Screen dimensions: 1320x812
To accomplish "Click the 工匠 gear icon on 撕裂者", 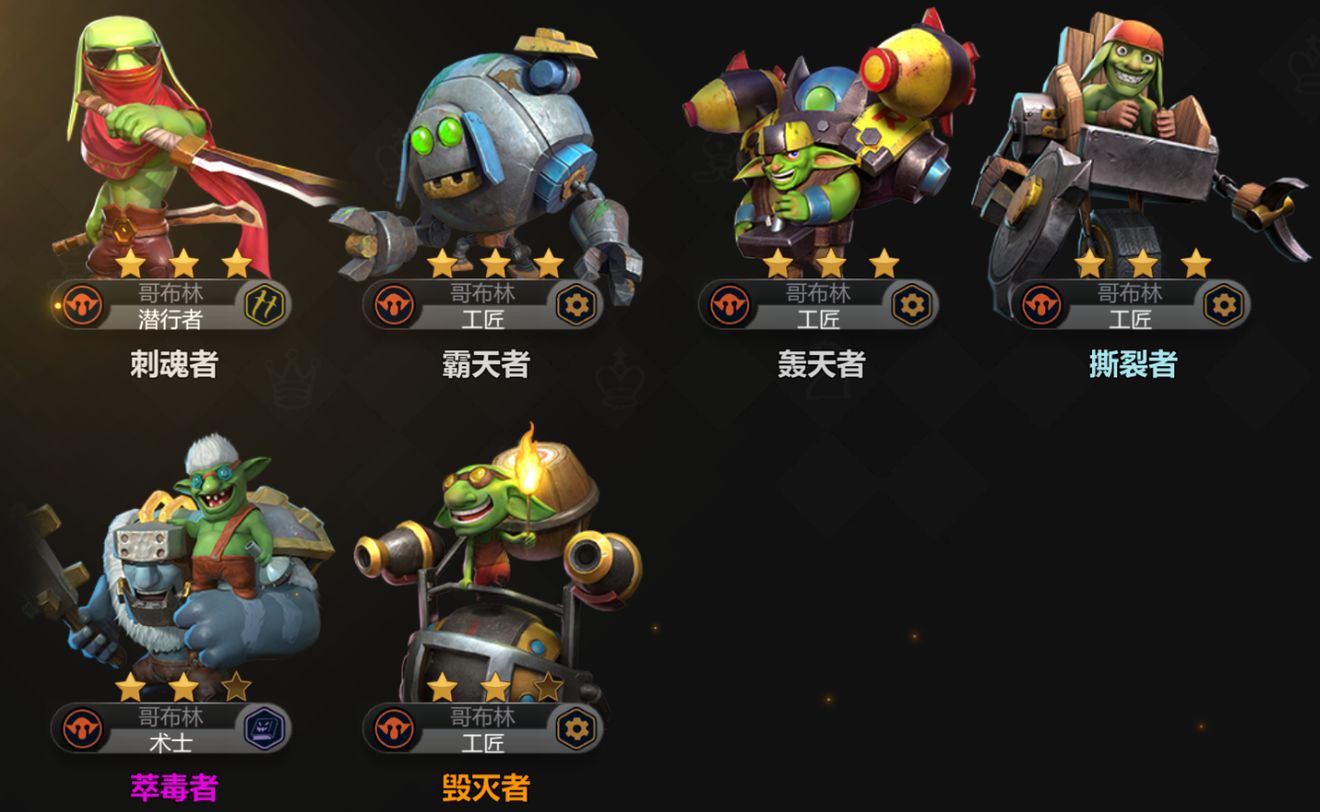I will [x=1223, y=305].
